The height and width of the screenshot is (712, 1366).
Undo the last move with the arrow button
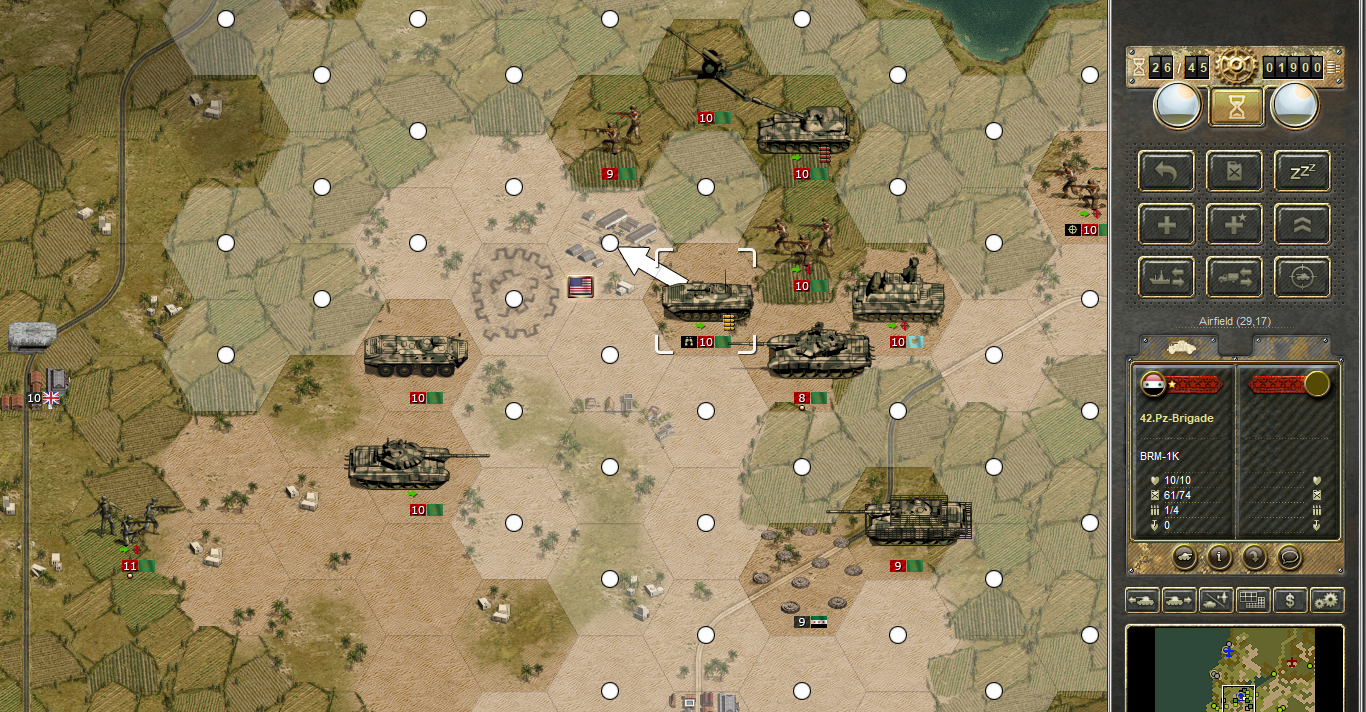[1166, 171]
